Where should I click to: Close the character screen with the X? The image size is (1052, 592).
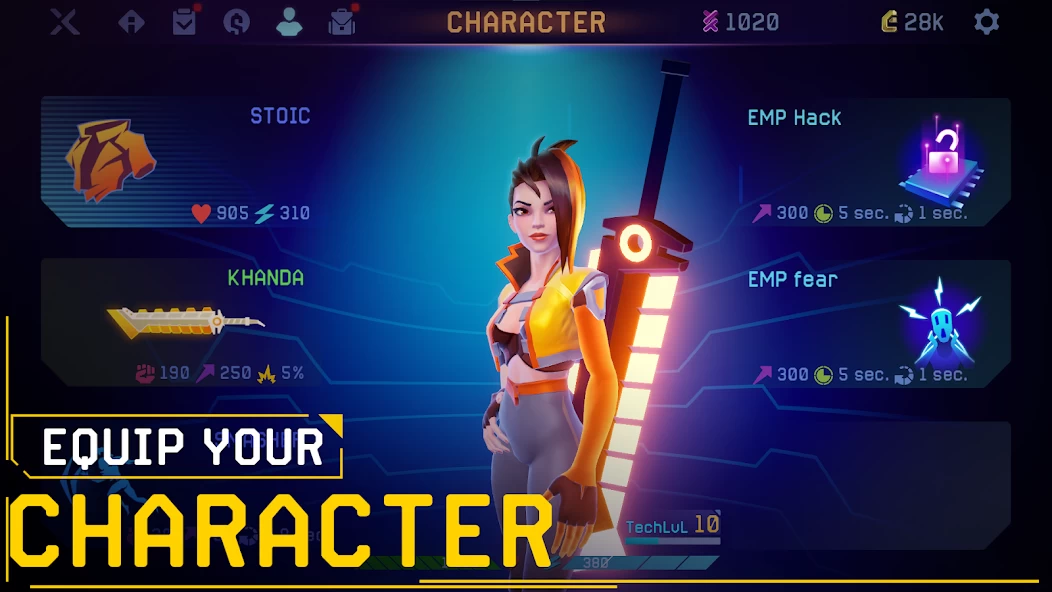tap(65, 22)
